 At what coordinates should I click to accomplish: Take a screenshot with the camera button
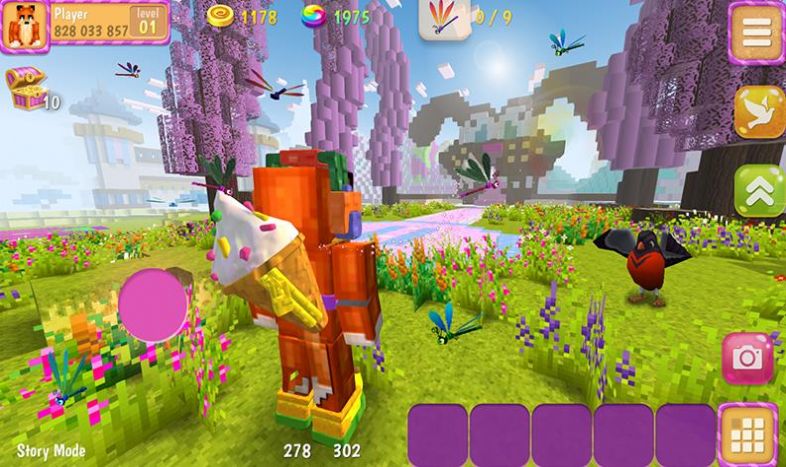click(x=747, y=358)
